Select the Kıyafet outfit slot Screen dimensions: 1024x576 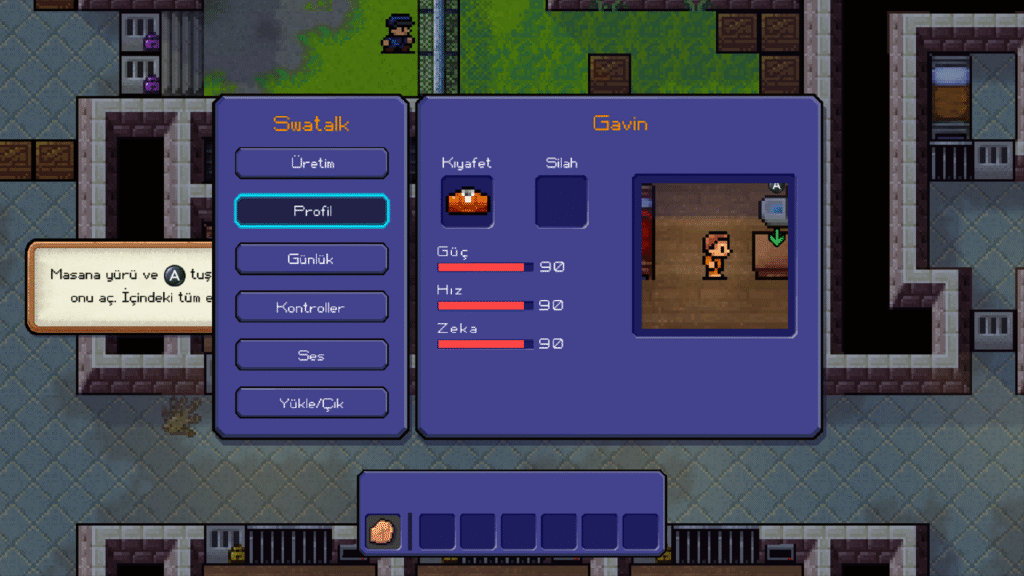467,201
